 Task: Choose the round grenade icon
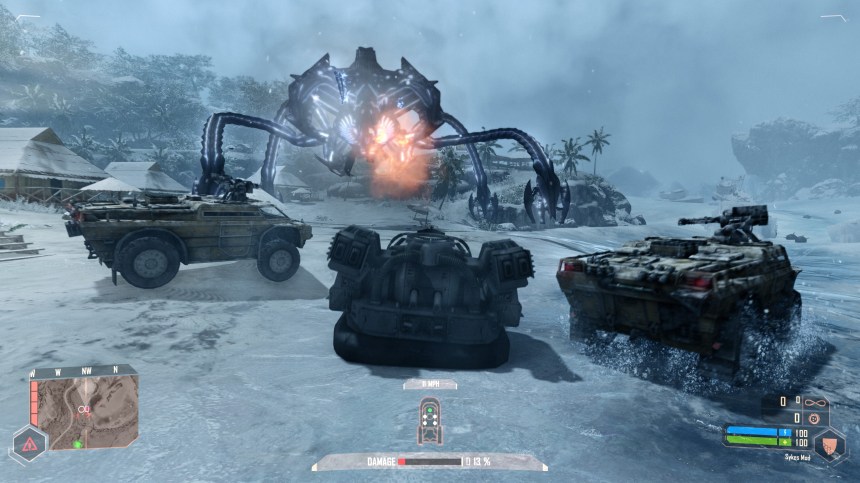813,418
